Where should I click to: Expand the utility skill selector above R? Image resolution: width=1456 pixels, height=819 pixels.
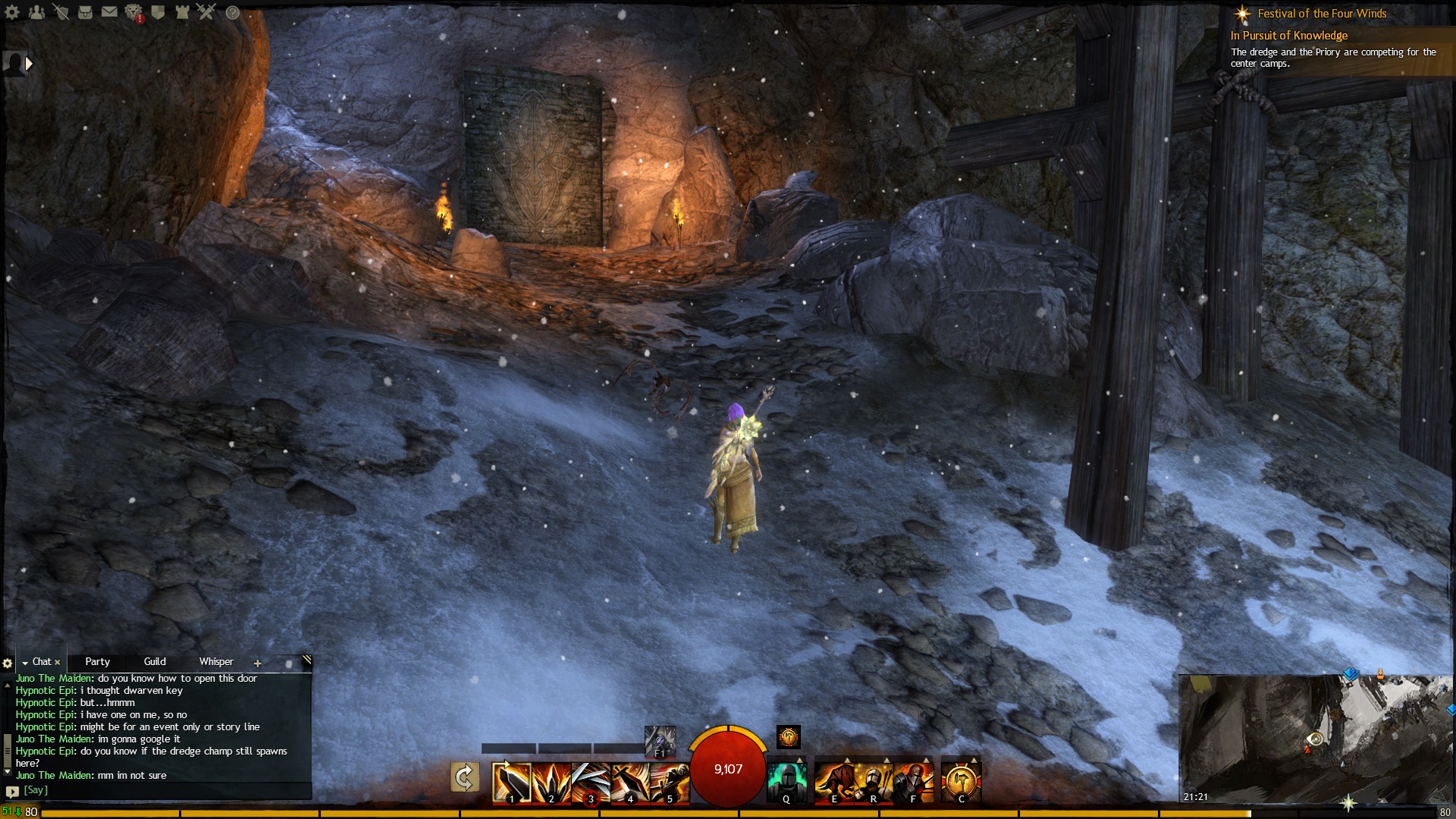pos(887,761)
